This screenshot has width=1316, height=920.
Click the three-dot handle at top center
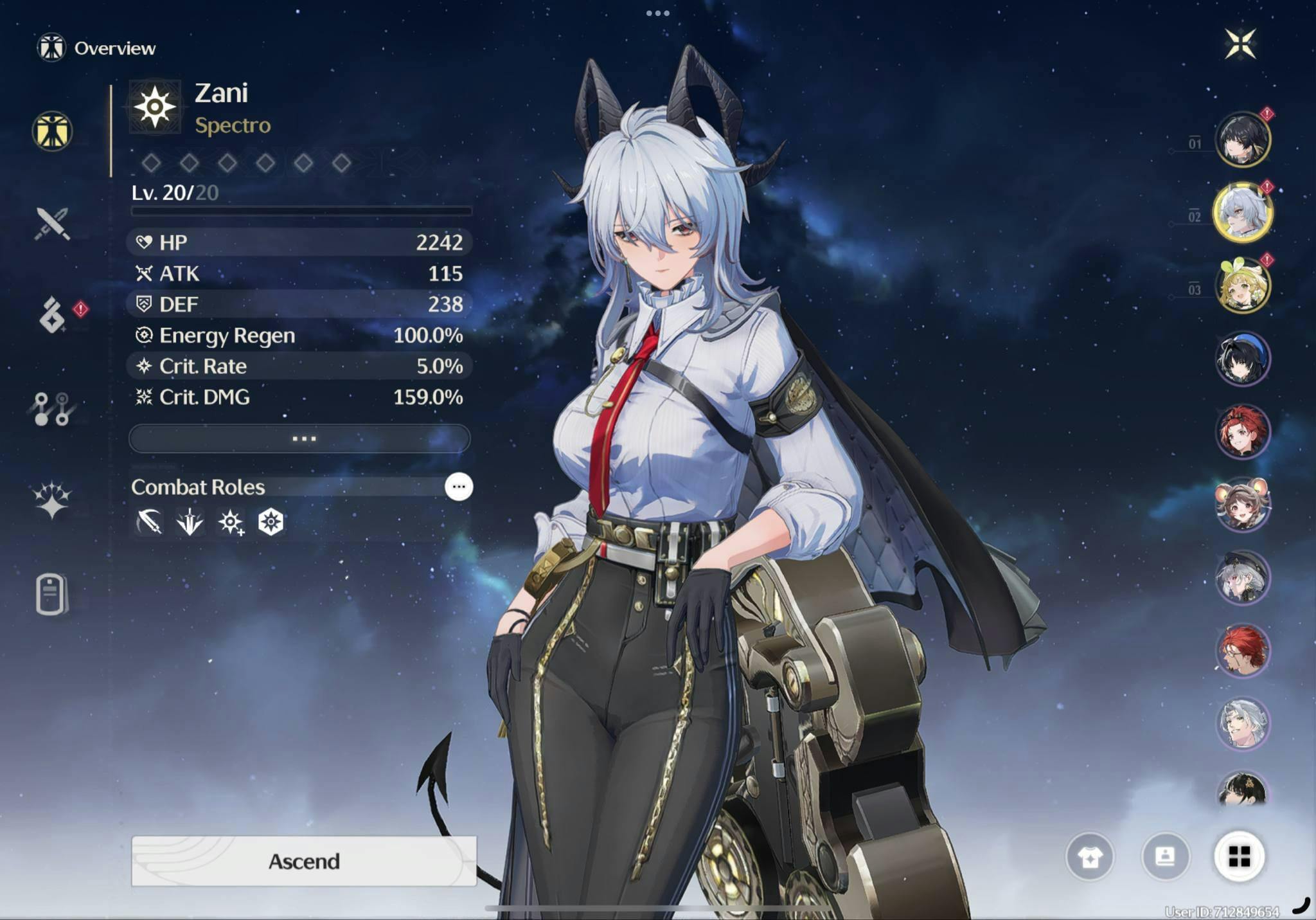(657, 13)
